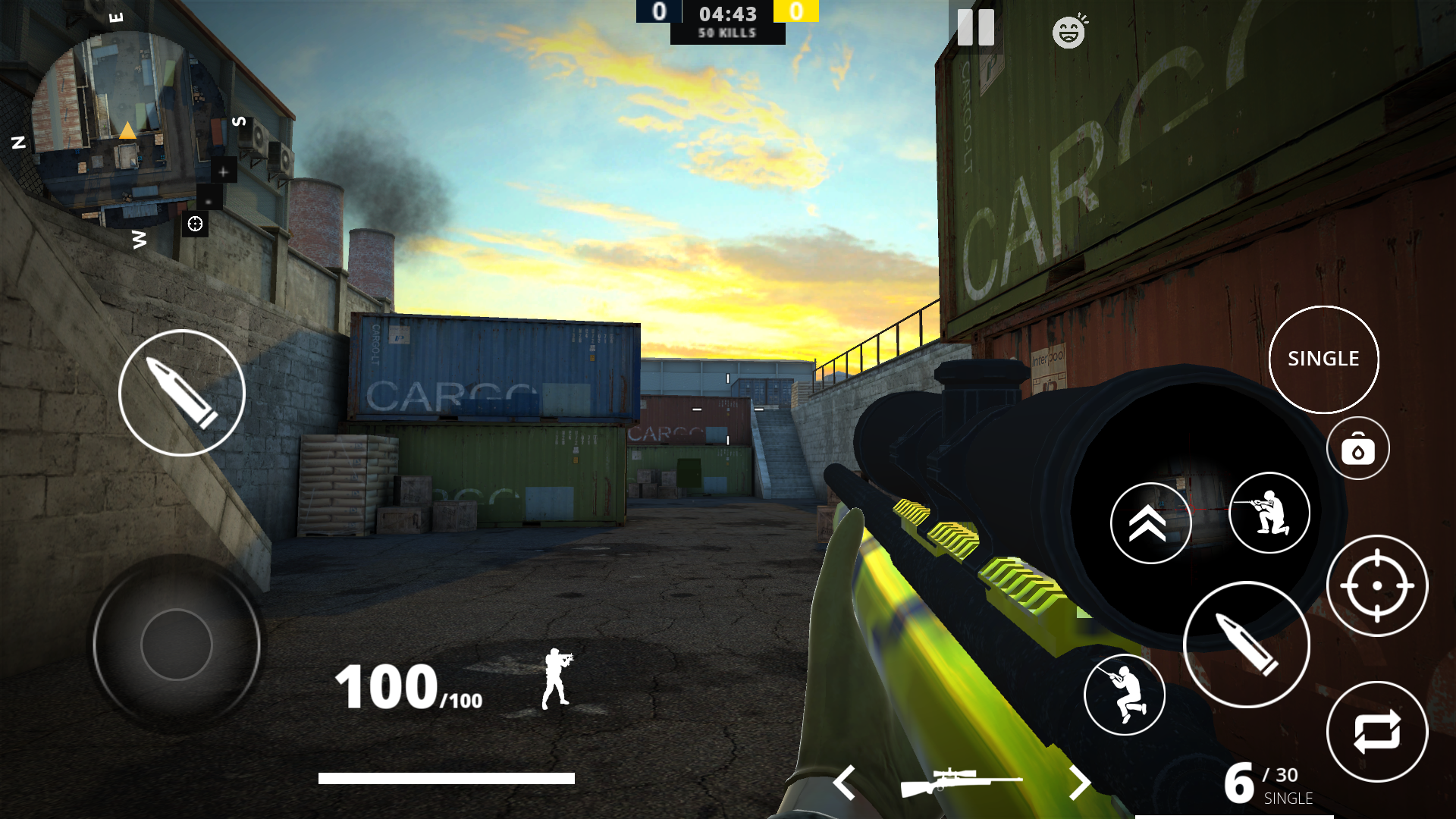
Task: Activate the kneeling shooter stance button
Action: [1269, 513]
